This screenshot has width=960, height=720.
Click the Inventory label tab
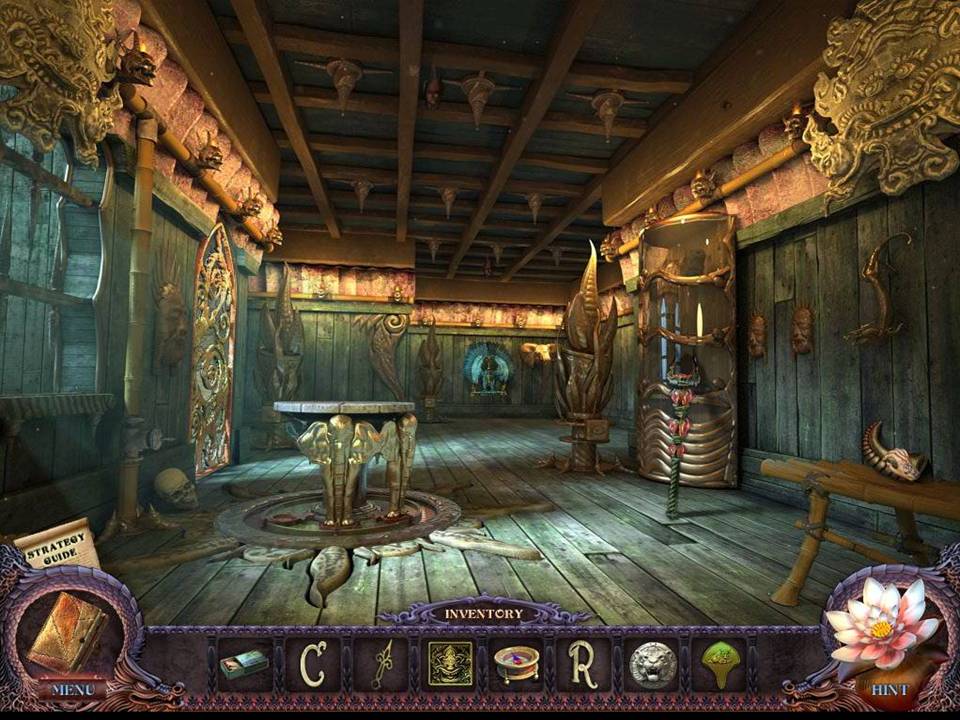click(x=484, y=613)
